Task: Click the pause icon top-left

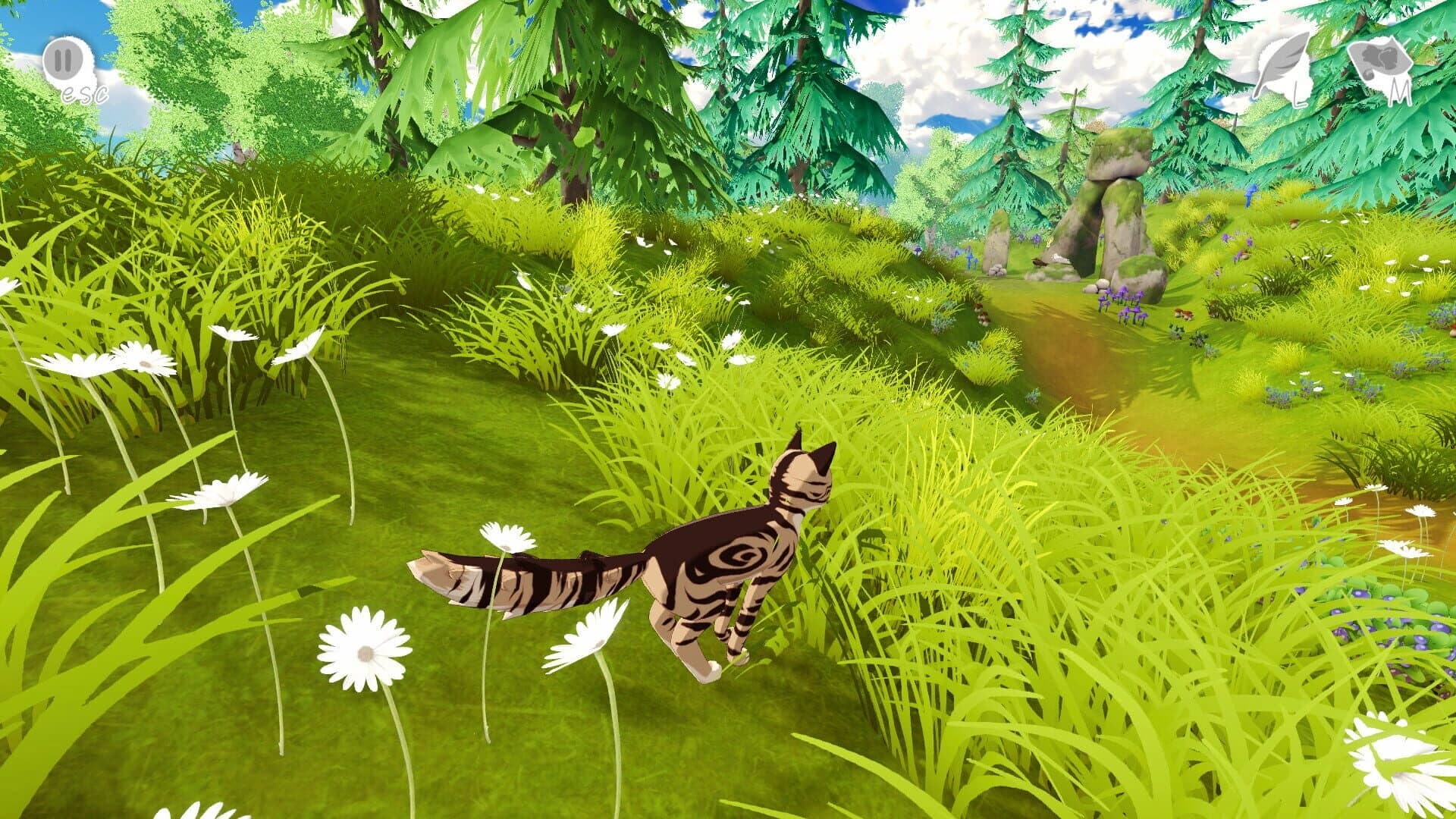Action: (x=64, y=61)
